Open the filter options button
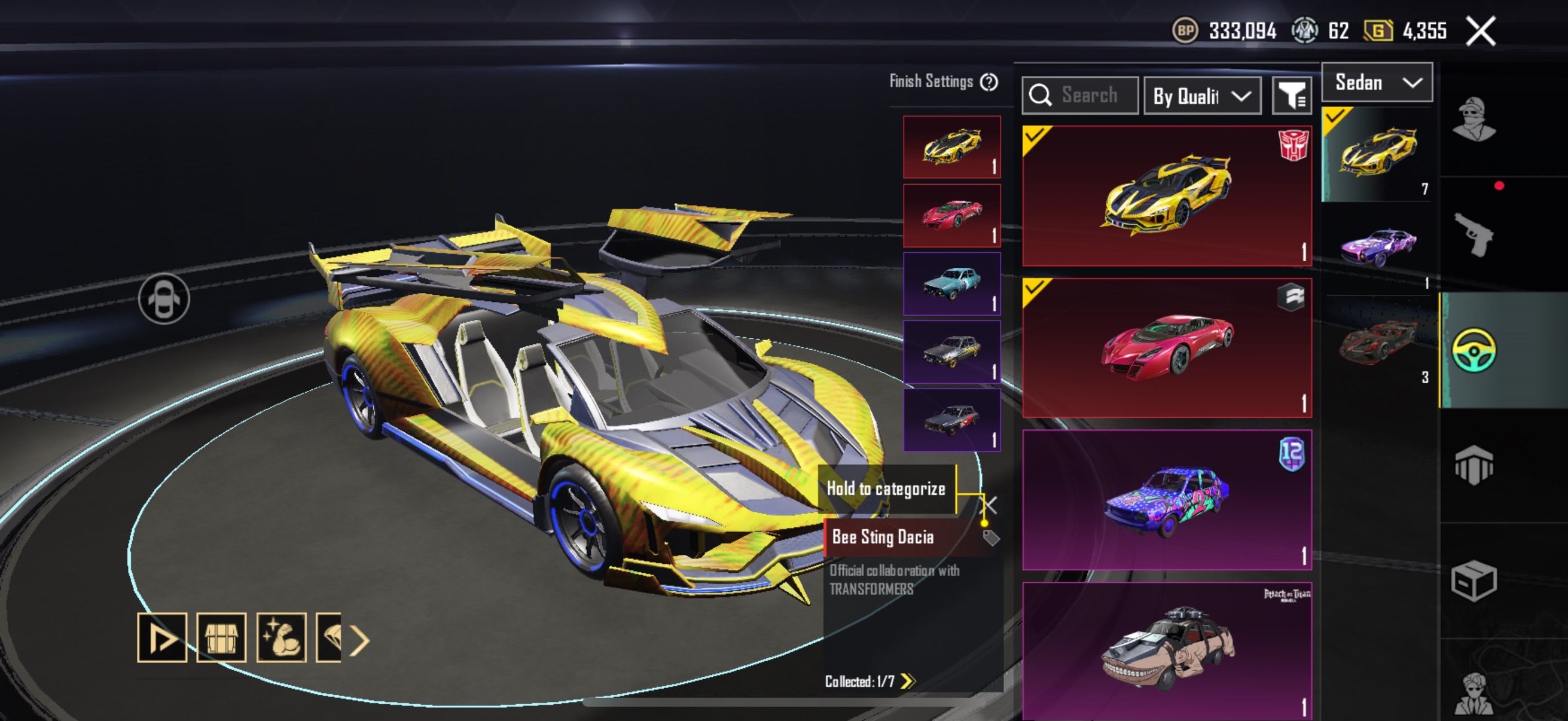This screenshot has height=721, width=1568. pyautogui.click(x=1291, y=96)
